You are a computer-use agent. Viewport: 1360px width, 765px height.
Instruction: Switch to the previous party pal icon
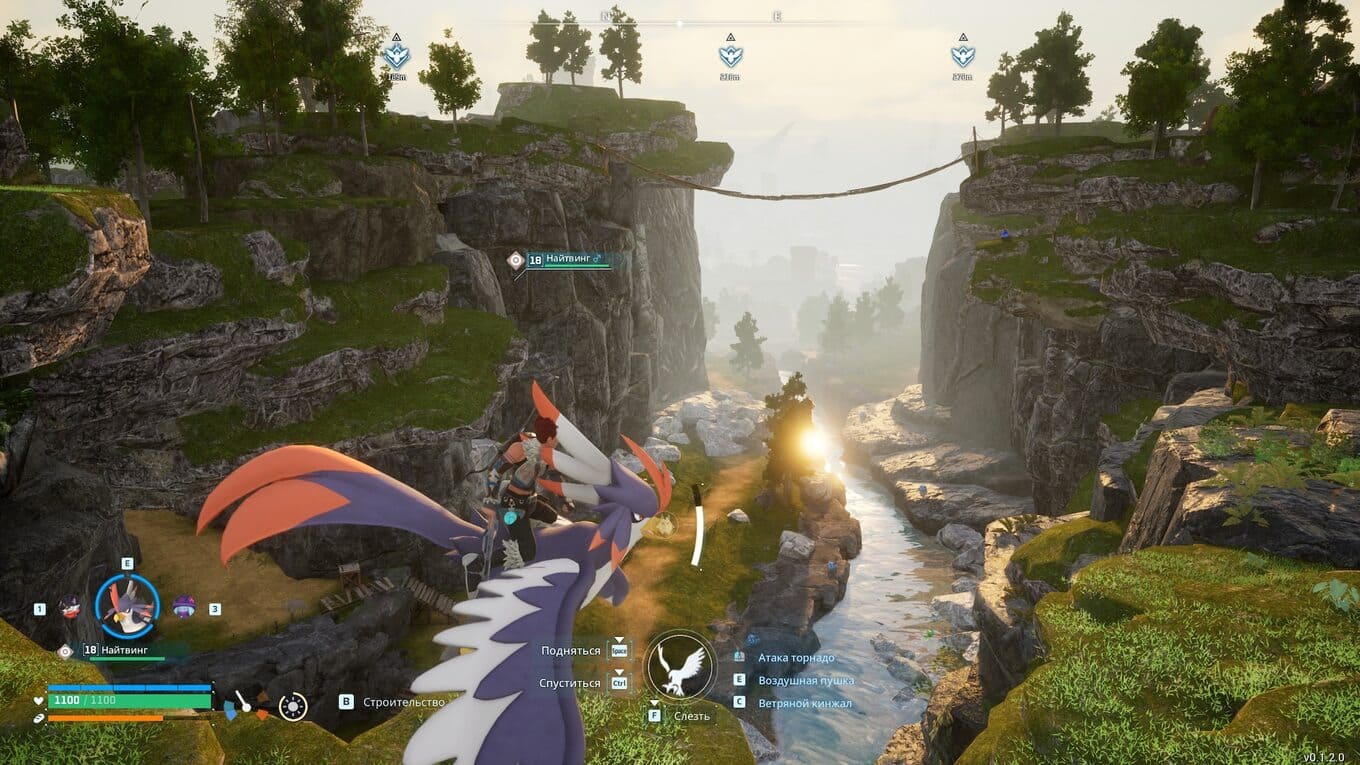click(x=69, y=607)
